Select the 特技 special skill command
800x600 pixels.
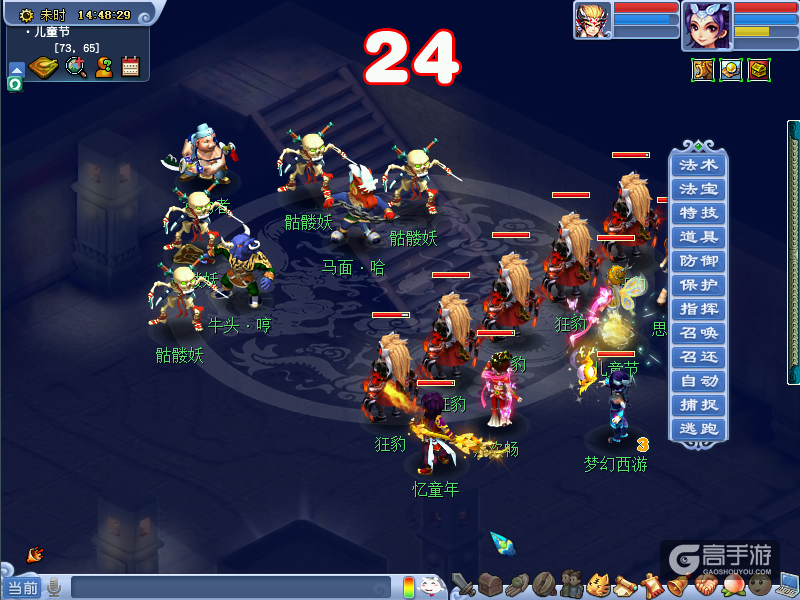(698, 213)
